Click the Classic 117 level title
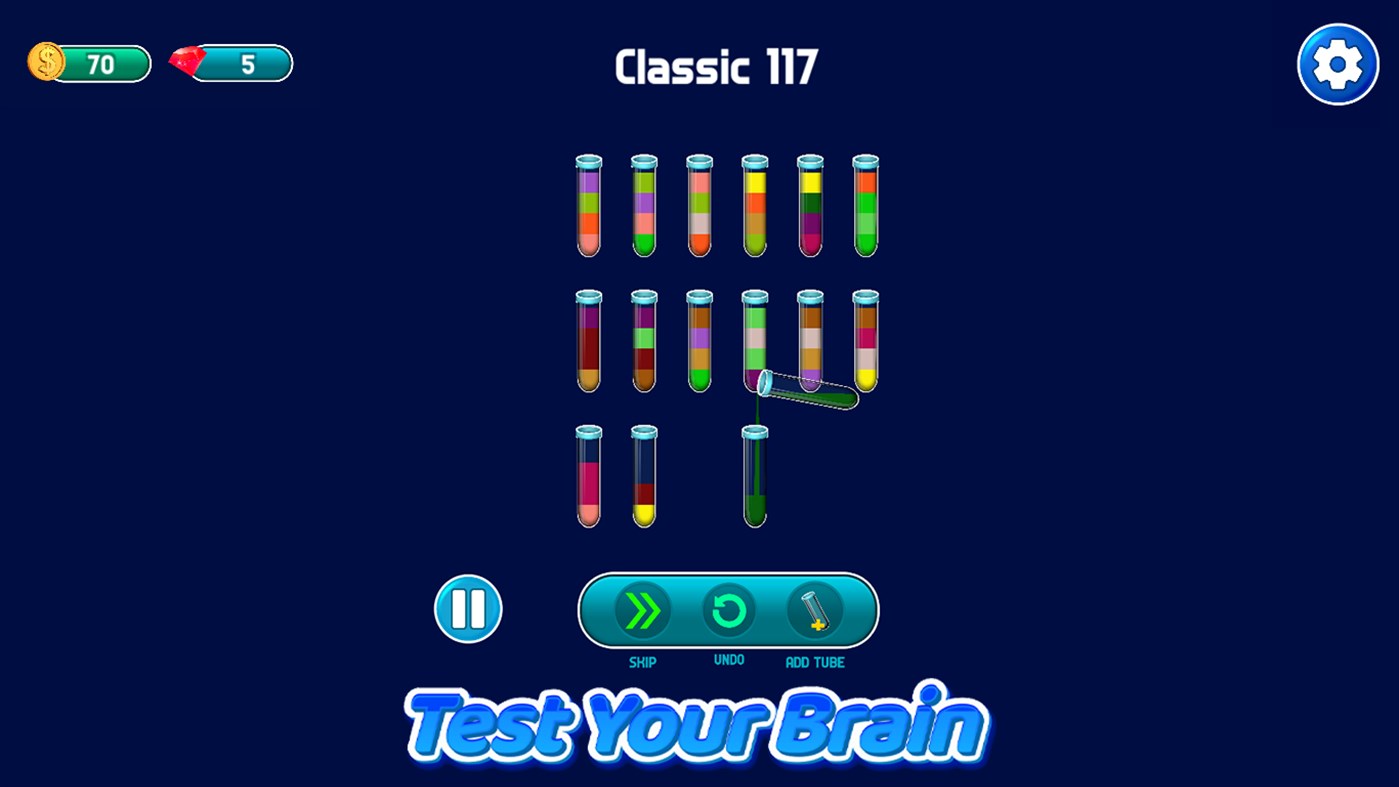The image size is (1399, 787). 716,65
